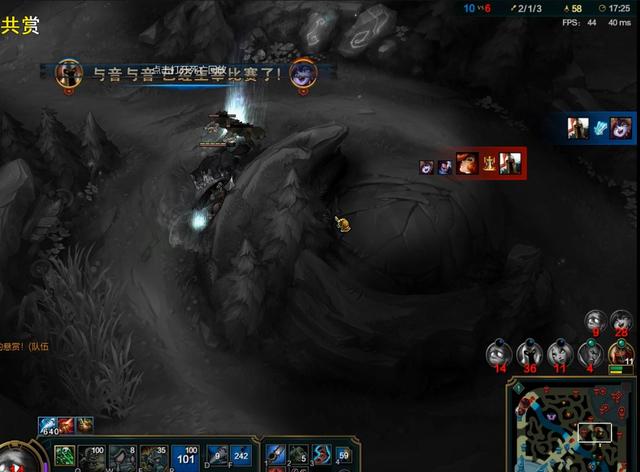Viewport: 640px width, 472px height.
Task: Activate the R ultimate with cooldown 101
Action: coord(185,457)
